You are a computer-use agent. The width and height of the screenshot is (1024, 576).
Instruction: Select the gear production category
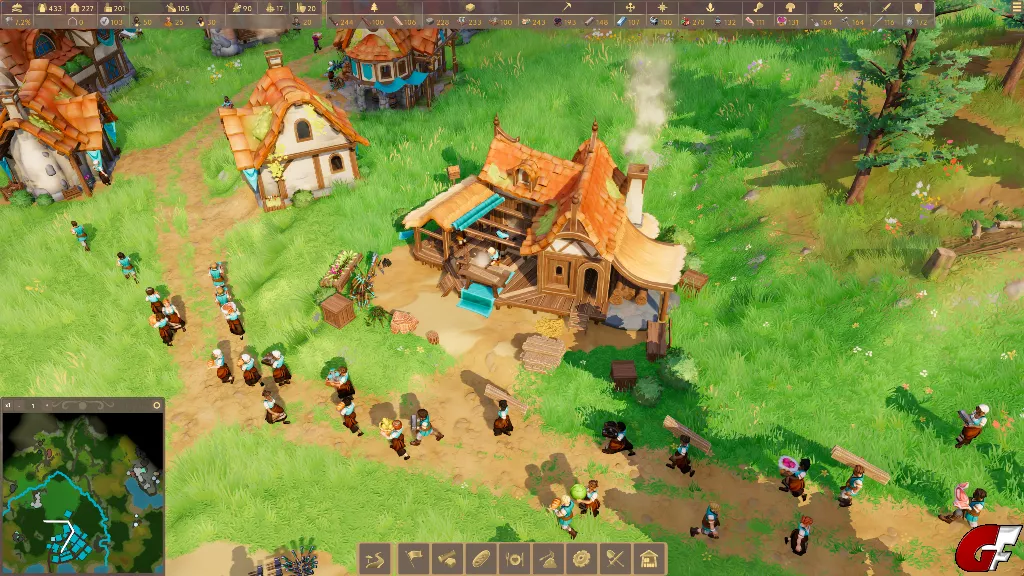click(x=581, y=558)
